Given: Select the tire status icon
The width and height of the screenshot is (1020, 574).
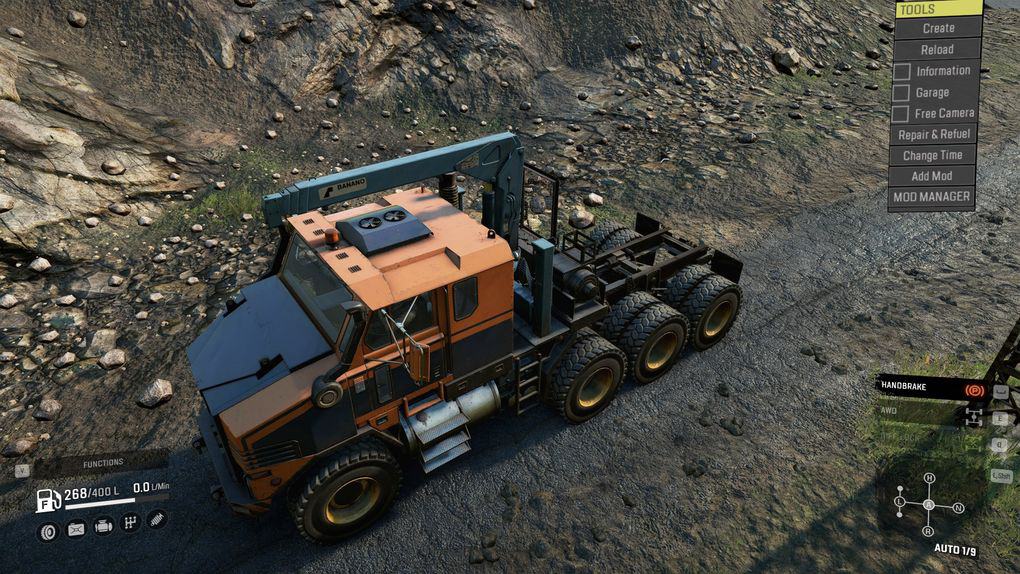Looking at the screenshot, I should 47,529.
